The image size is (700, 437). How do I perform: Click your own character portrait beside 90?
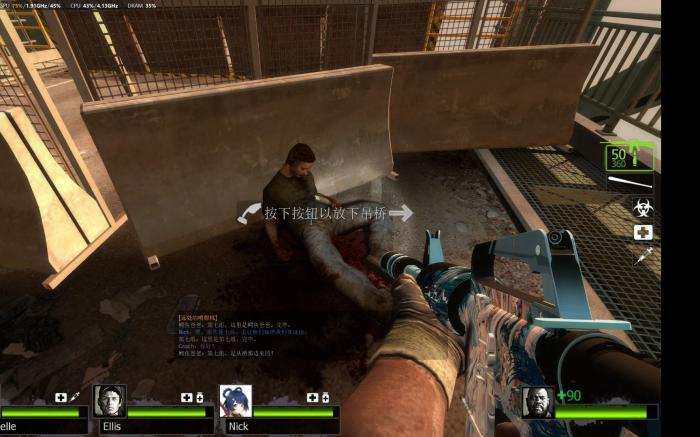click(538, 402)
